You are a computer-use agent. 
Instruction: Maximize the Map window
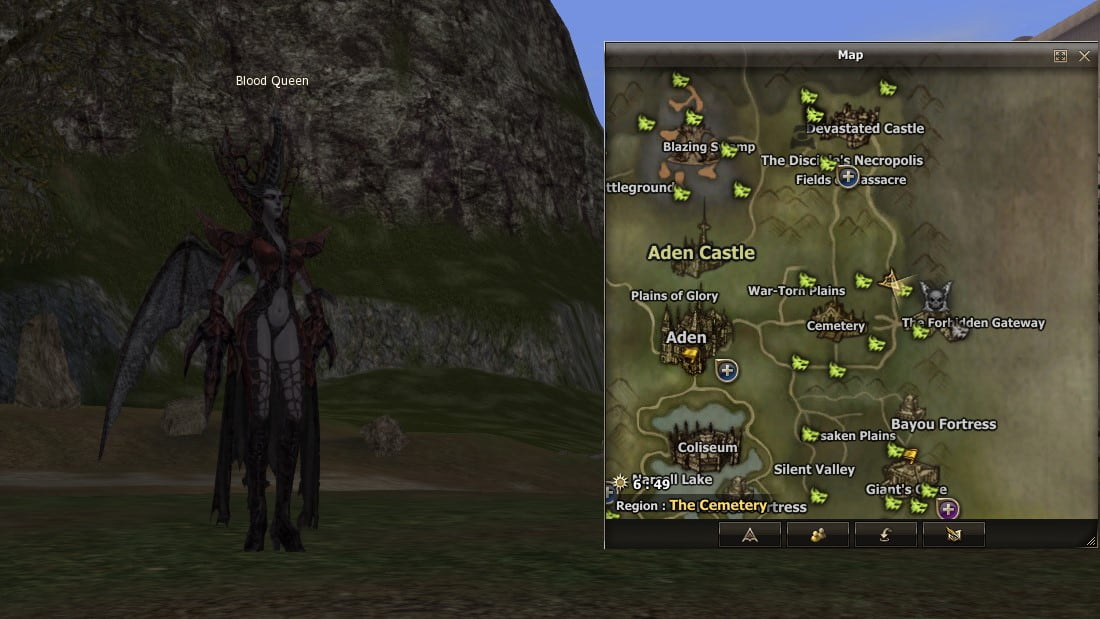[1061, 56]
